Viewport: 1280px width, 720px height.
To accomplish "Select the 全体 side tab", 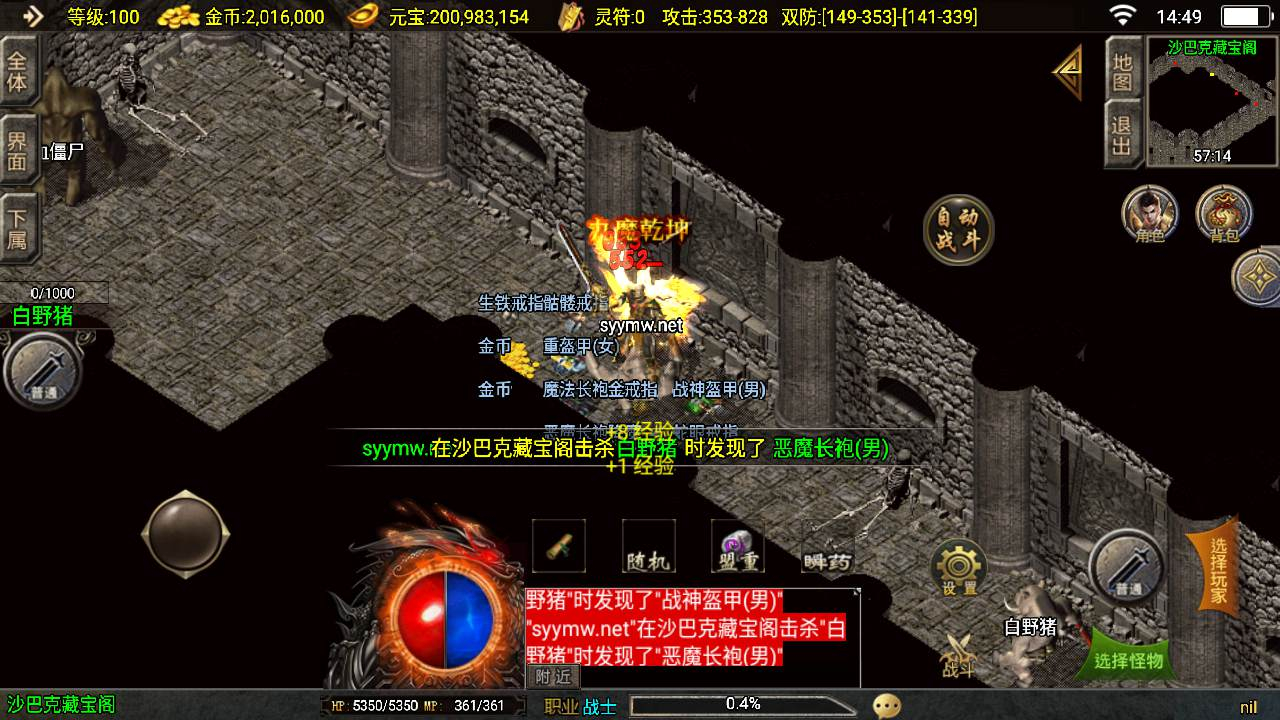I will click(x=17, y=70).
